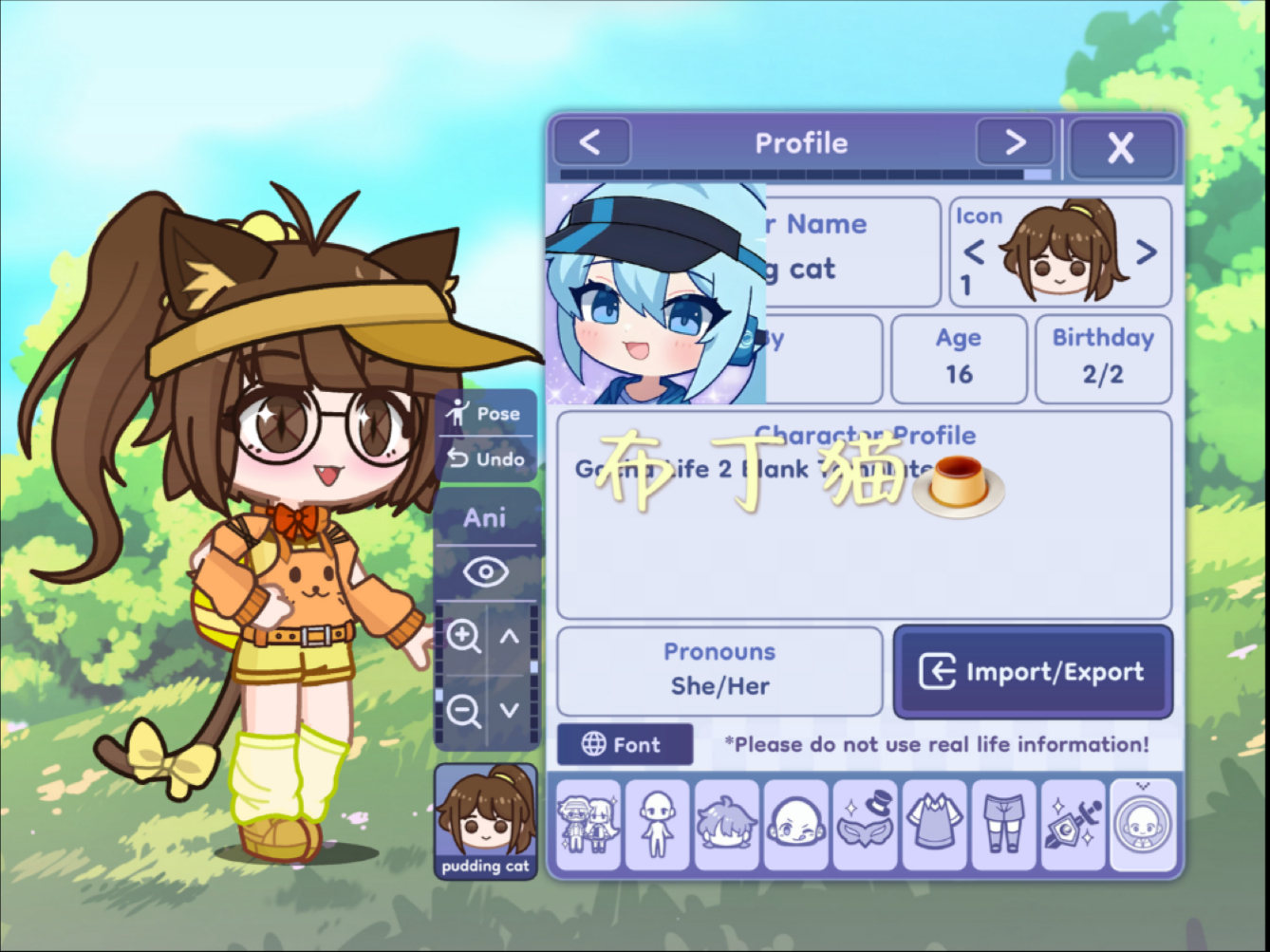
Task: Edit the Pronouns field
Action: [x=719, y=671]
